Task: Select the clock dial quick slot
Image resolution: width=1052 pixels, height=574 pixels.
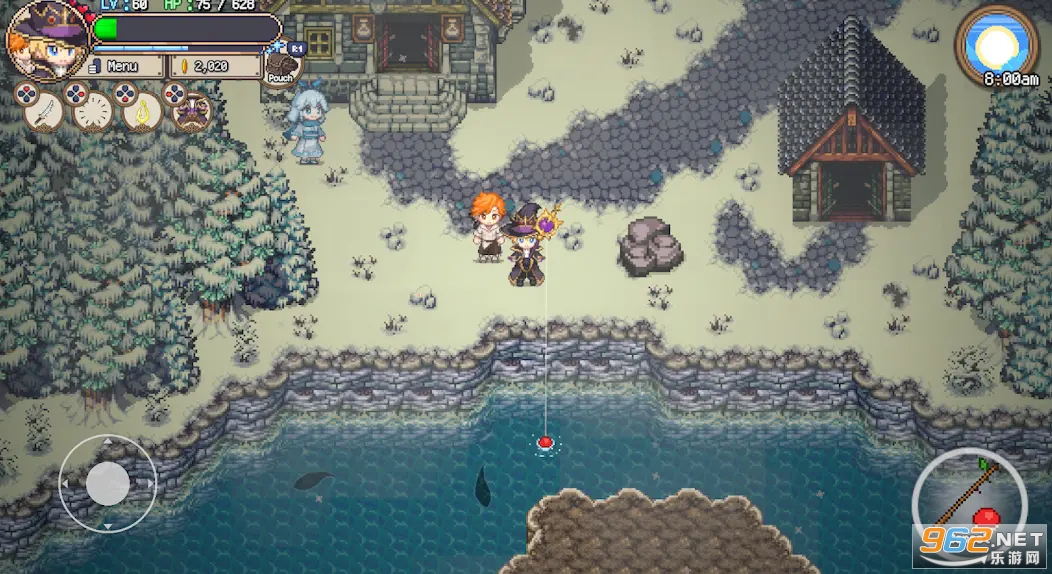Action: 93,111
